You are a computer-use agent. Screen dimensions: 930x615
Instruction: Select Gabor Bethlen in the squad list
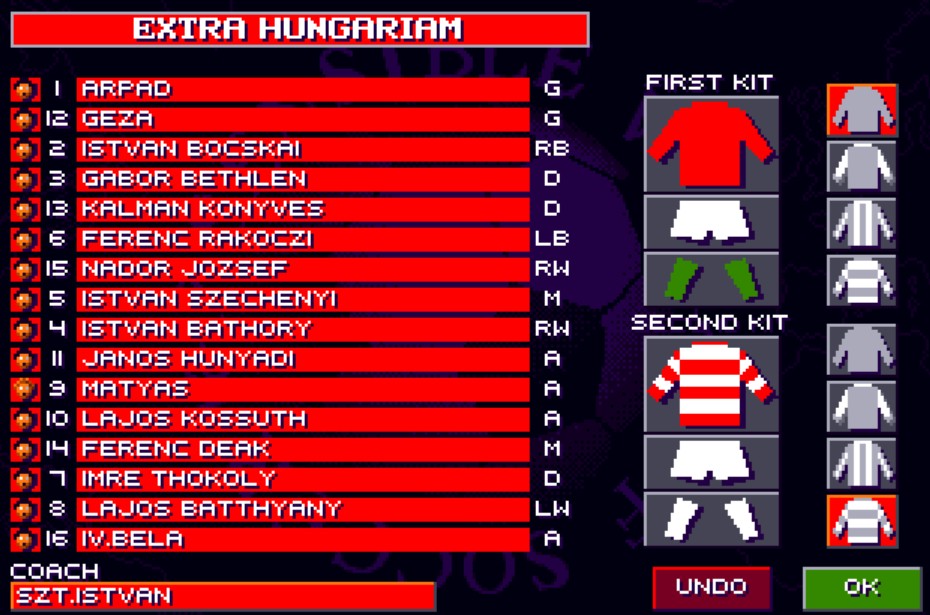303,179
